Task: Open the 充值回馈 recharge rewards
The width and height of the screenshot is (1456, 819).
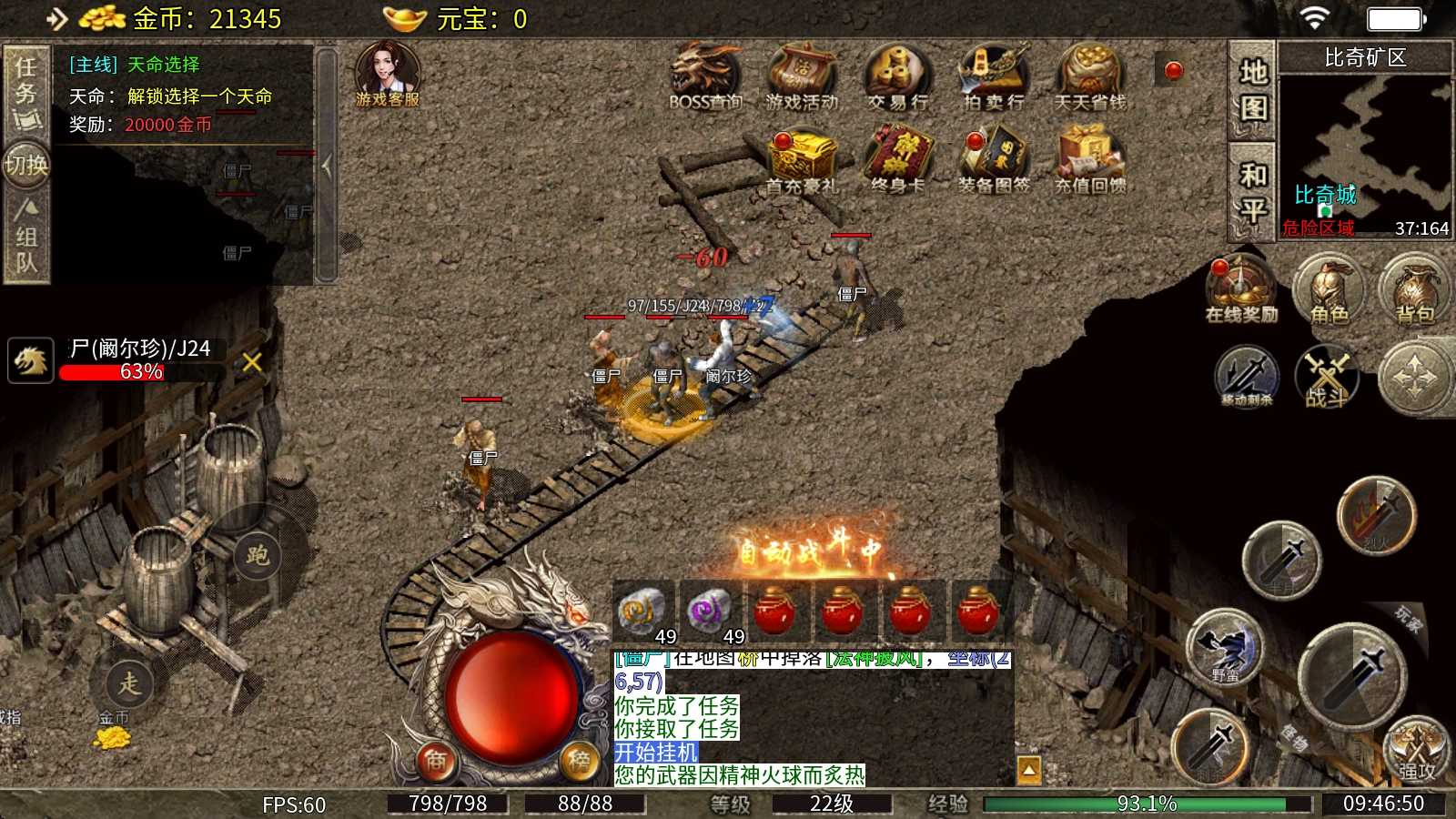Action: (1090, 160)
